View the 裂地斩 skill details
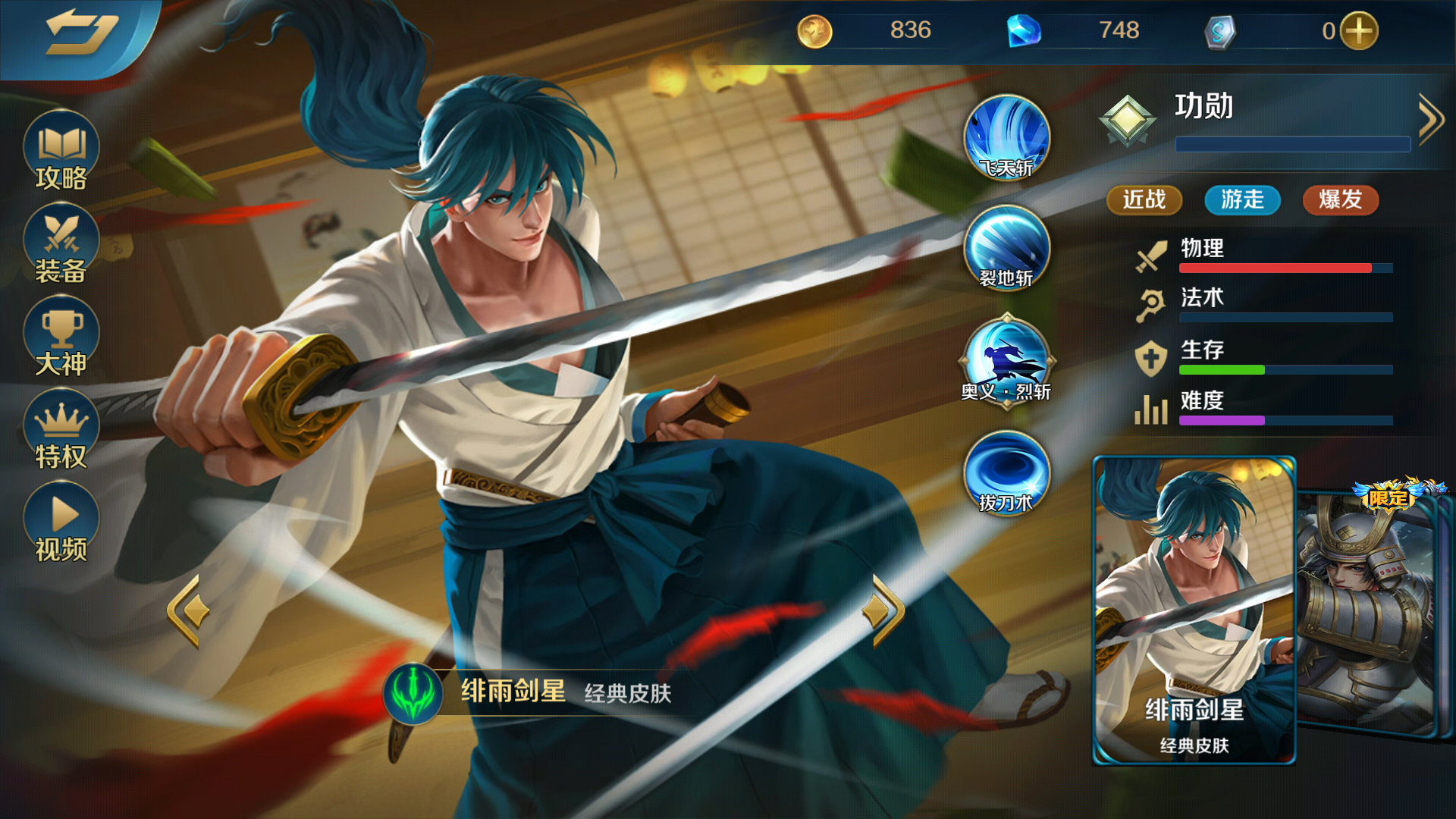Viewport: 1456px width, 819px height. [x=1007, y=250]
